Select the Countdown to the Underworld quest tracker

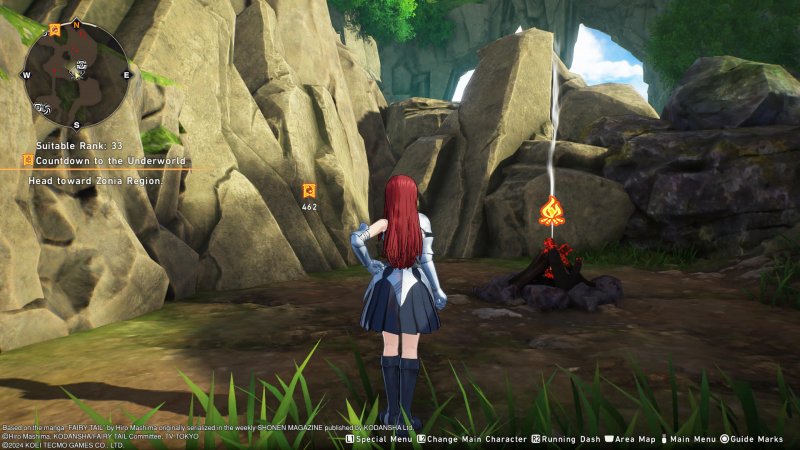105,160
